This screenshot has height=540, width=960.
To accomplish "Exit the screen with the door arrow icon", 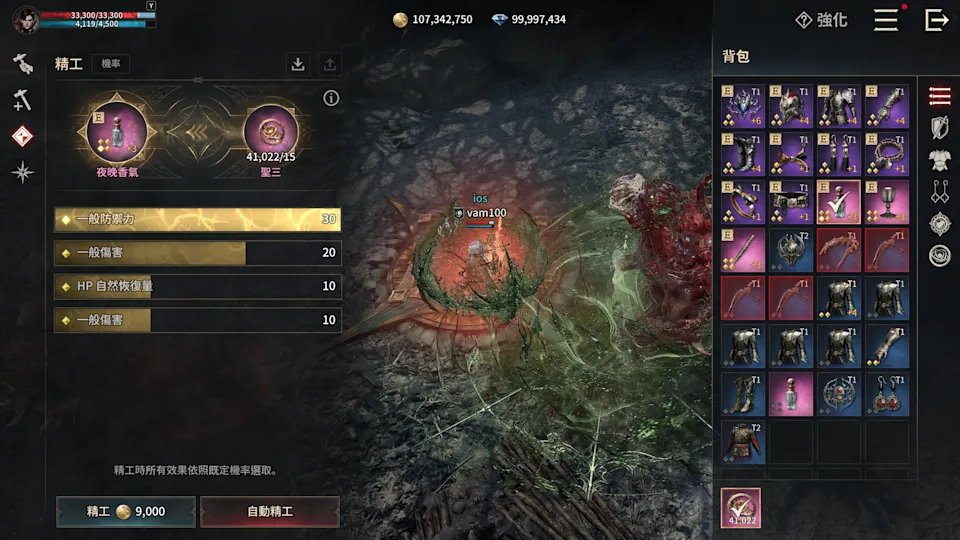I will (936, 20).
